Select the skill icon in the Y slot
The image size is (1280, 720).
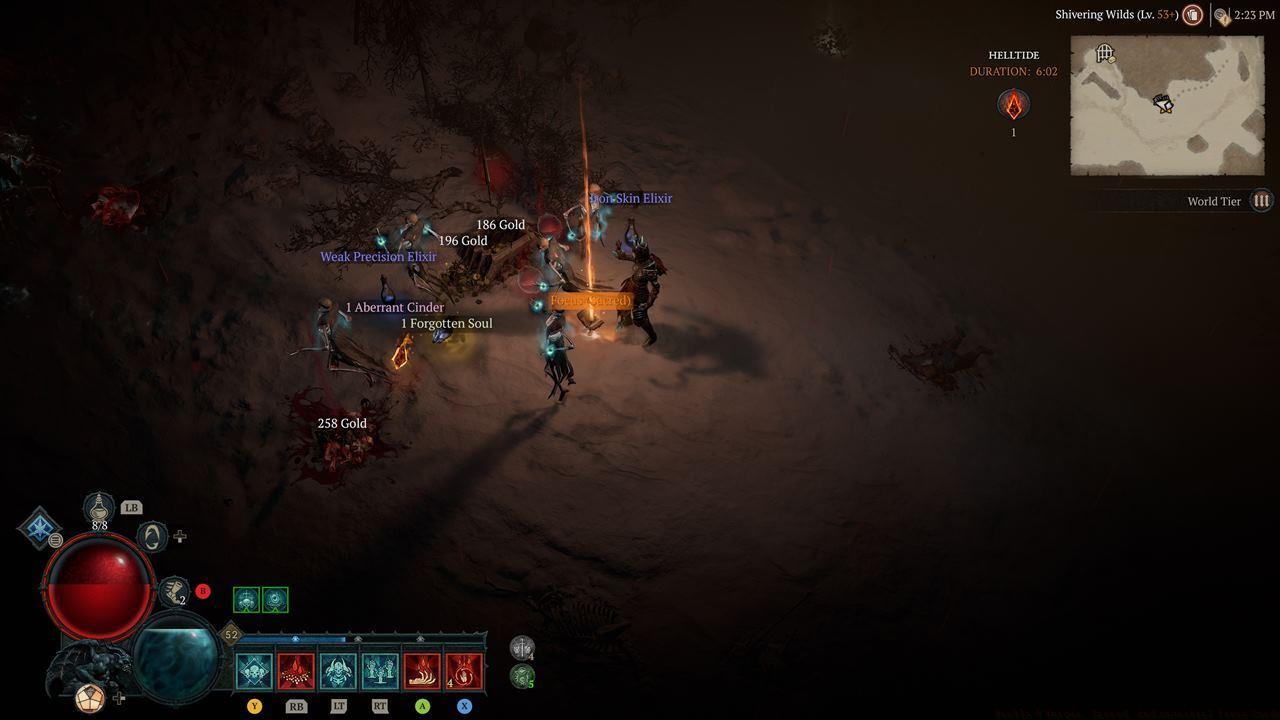[x=254, y=669]
